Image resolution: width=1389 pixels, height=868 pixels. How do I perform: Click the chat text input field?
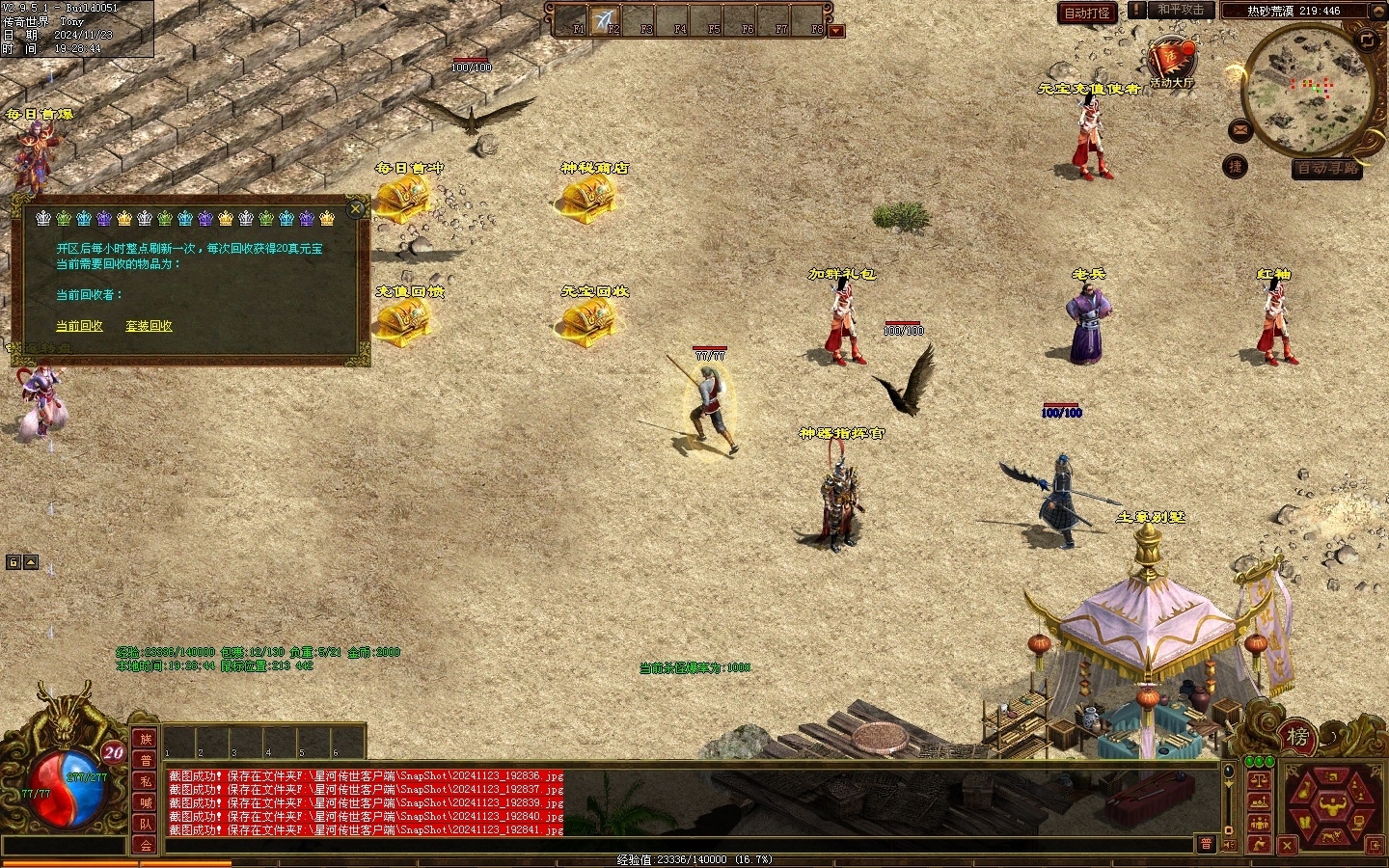pyautogui.click(x=675, y=845)
